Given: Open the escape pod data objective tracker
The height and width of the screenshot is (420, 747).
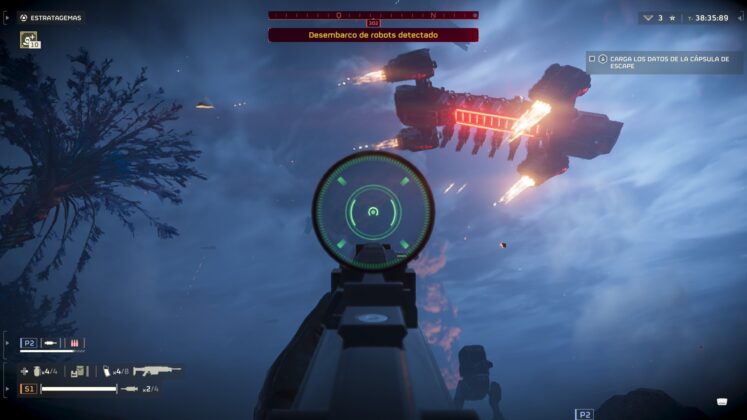Looking at the screenshot, I should (x=663, y=62).
